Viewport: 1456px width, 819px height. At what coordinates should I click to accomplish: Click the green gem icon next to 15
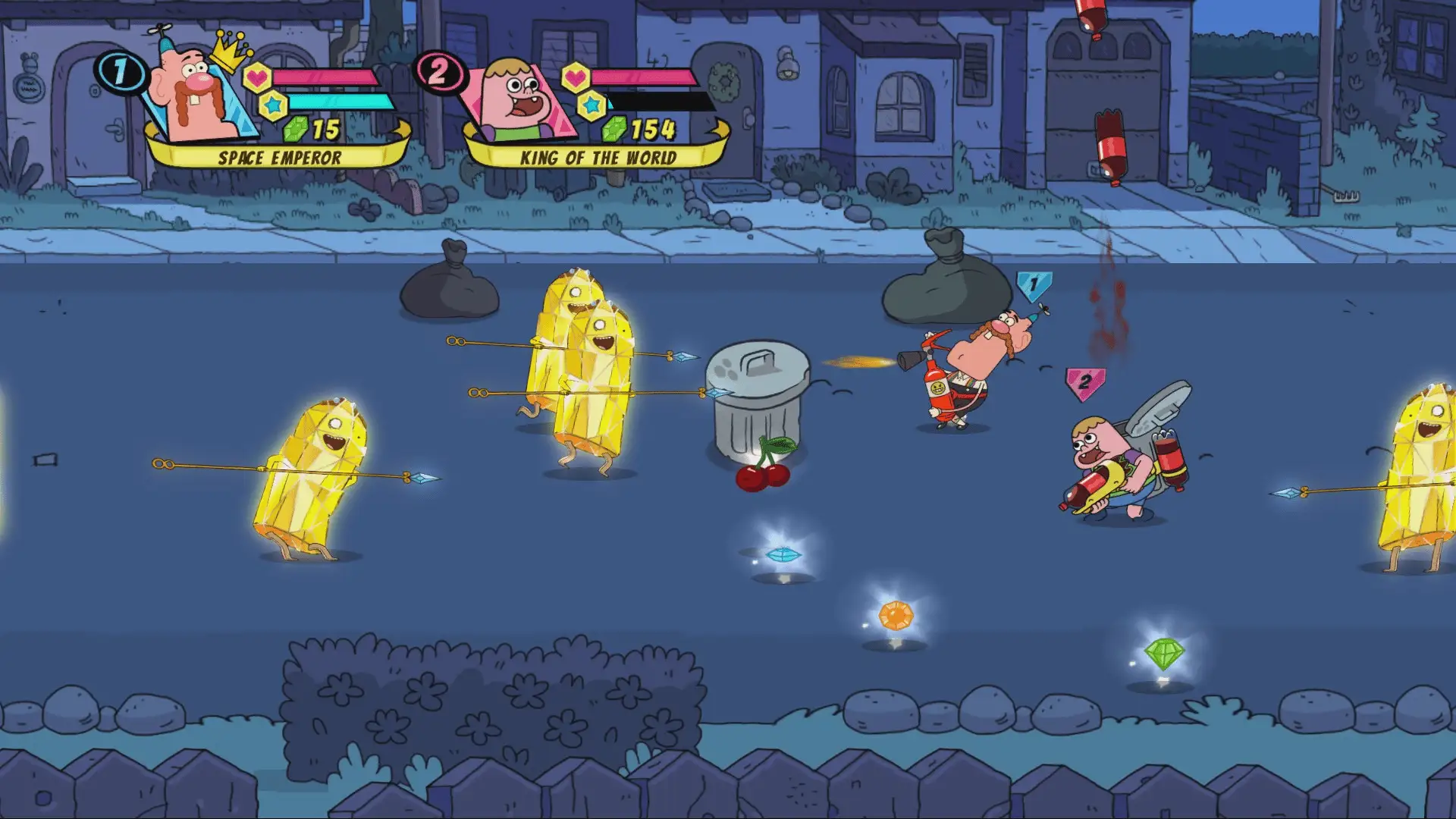tap(296, 129)
